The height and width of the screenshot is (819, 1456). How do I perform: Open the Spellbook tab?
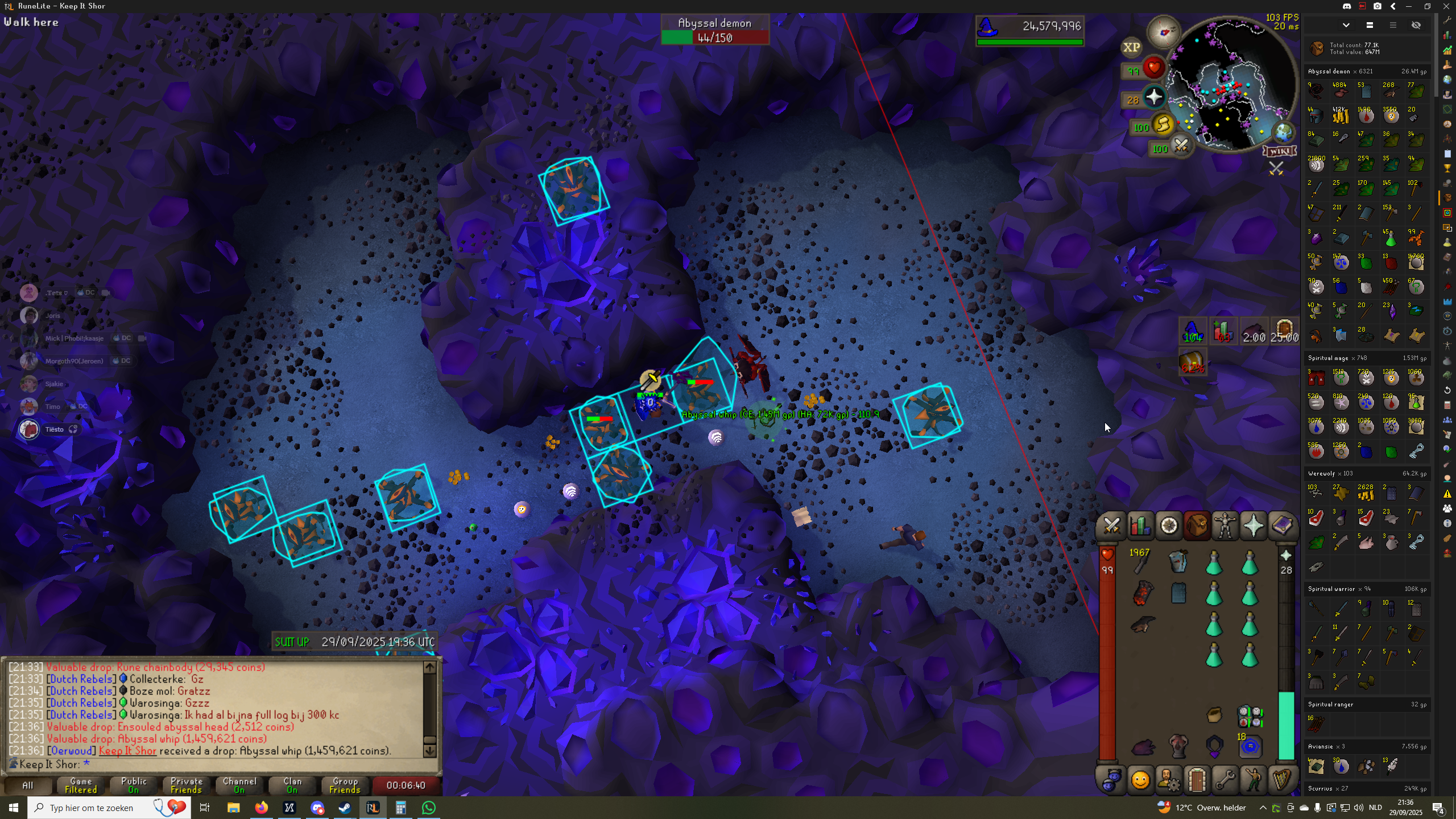pyautogui.click(x=1281, y=526)
